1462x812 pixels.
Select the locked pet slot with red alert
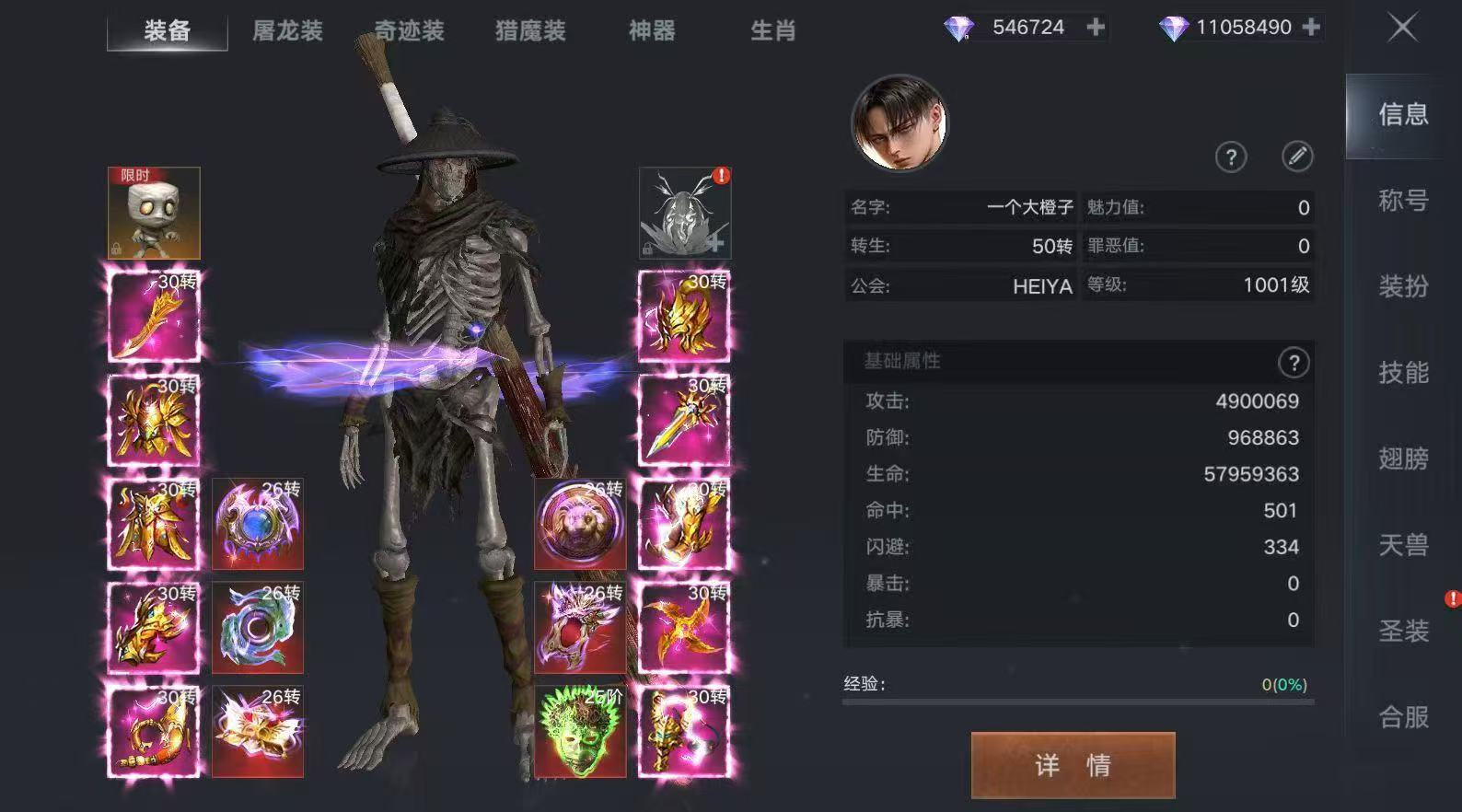click(683, 212)
